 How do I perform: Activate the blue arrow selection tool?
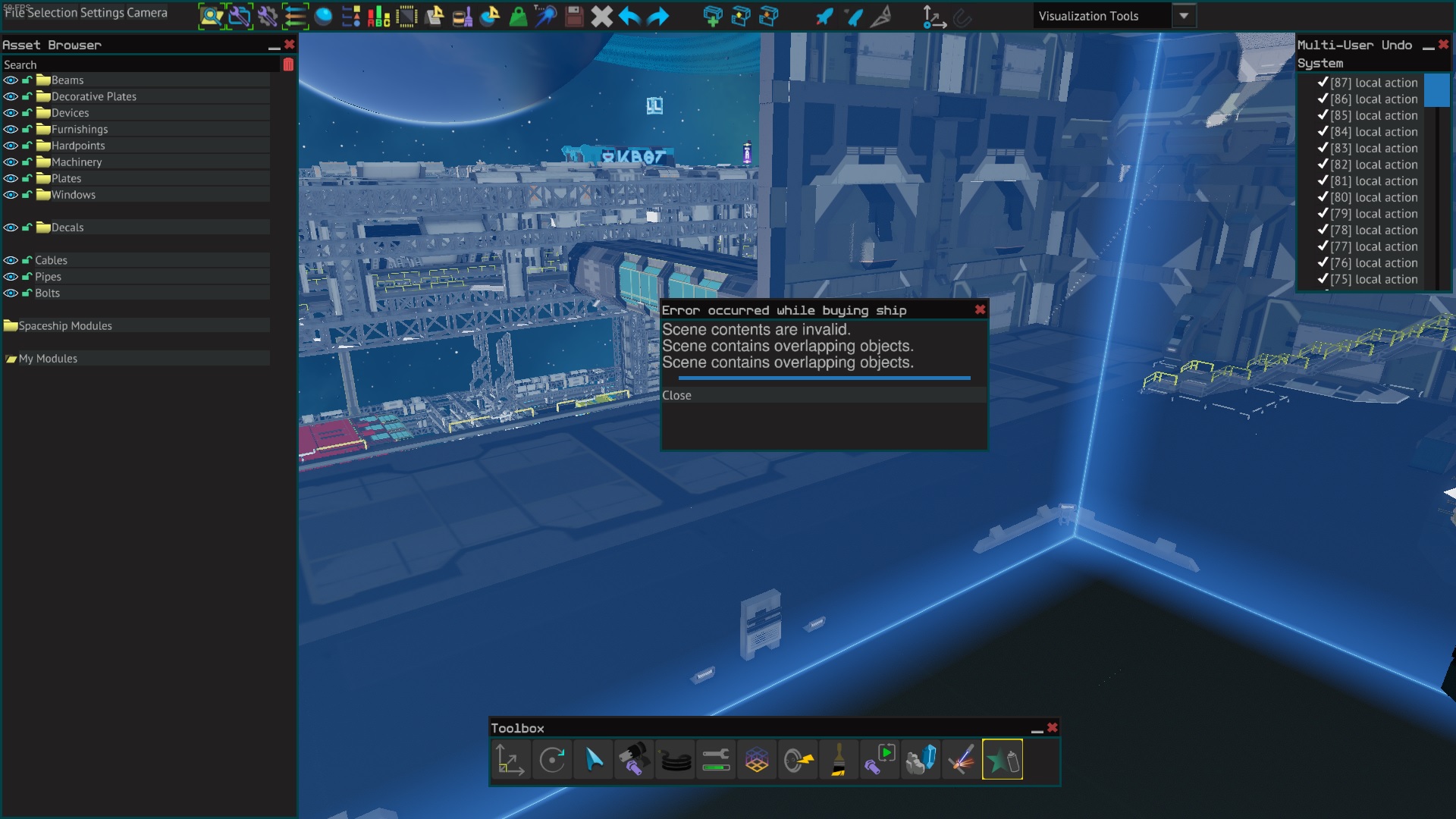(593, 759)
